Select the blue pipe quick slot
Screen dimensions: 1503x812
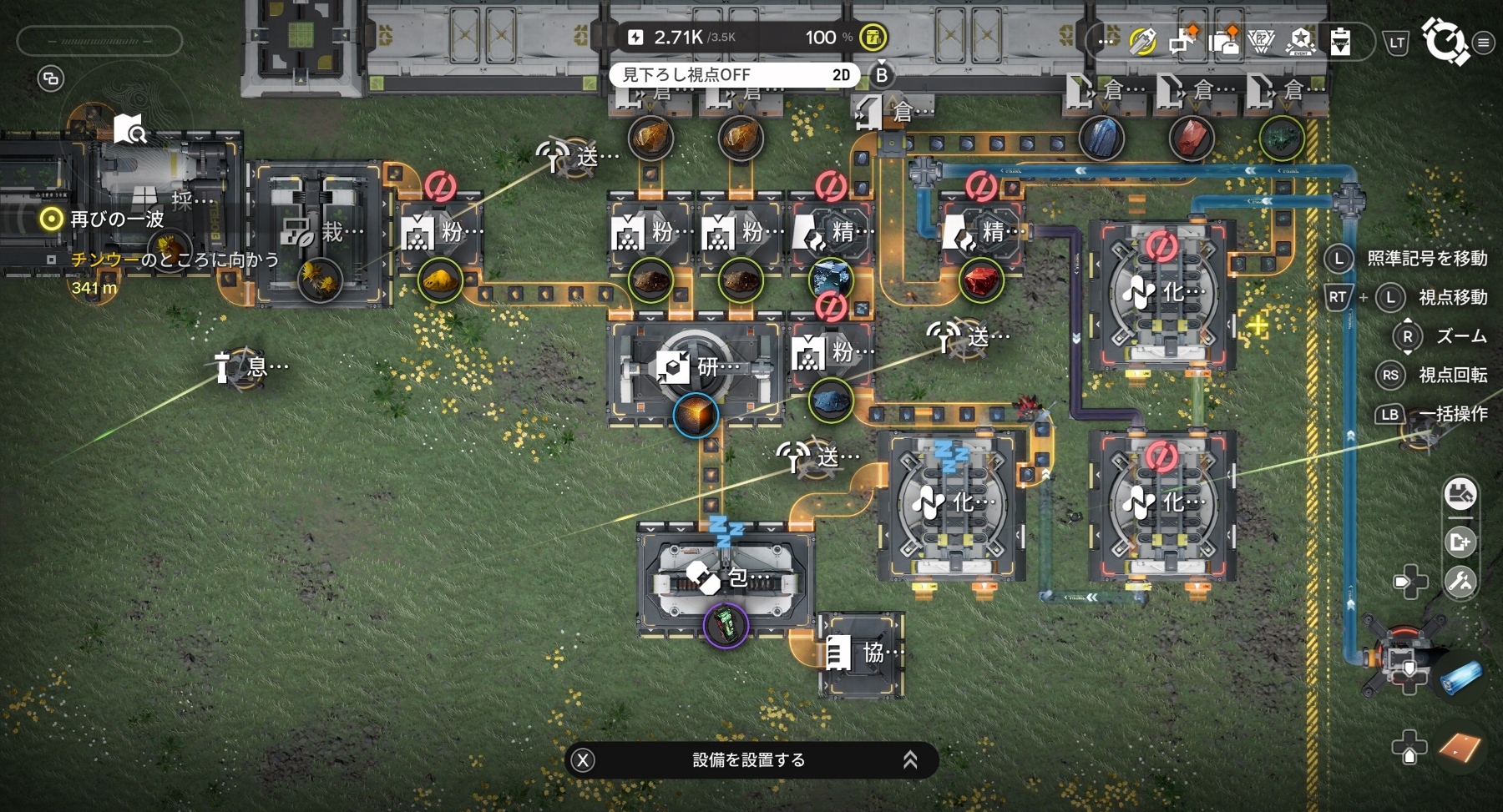click(x=1460, y=676)
